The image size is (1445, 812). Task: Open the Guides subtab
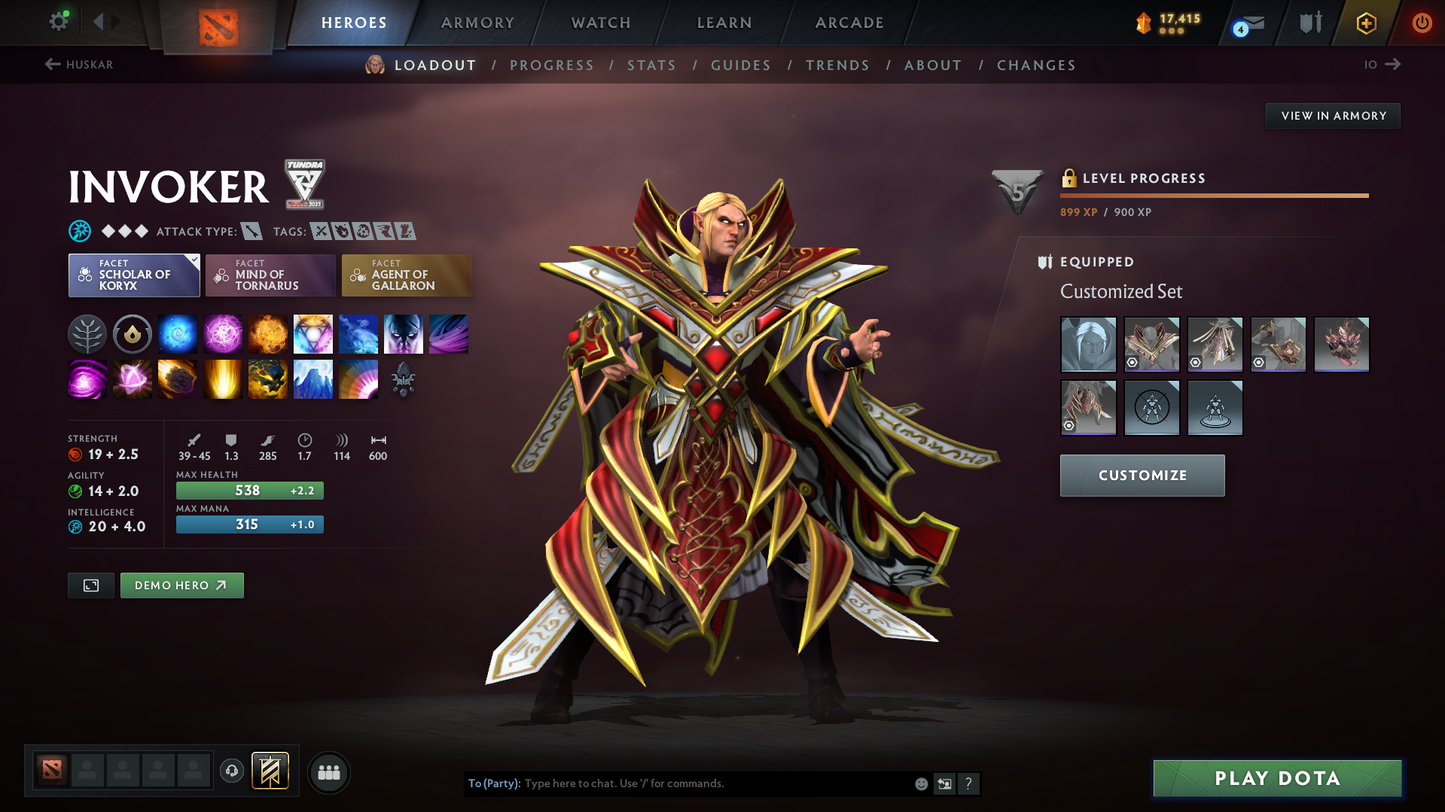(740, 65)
